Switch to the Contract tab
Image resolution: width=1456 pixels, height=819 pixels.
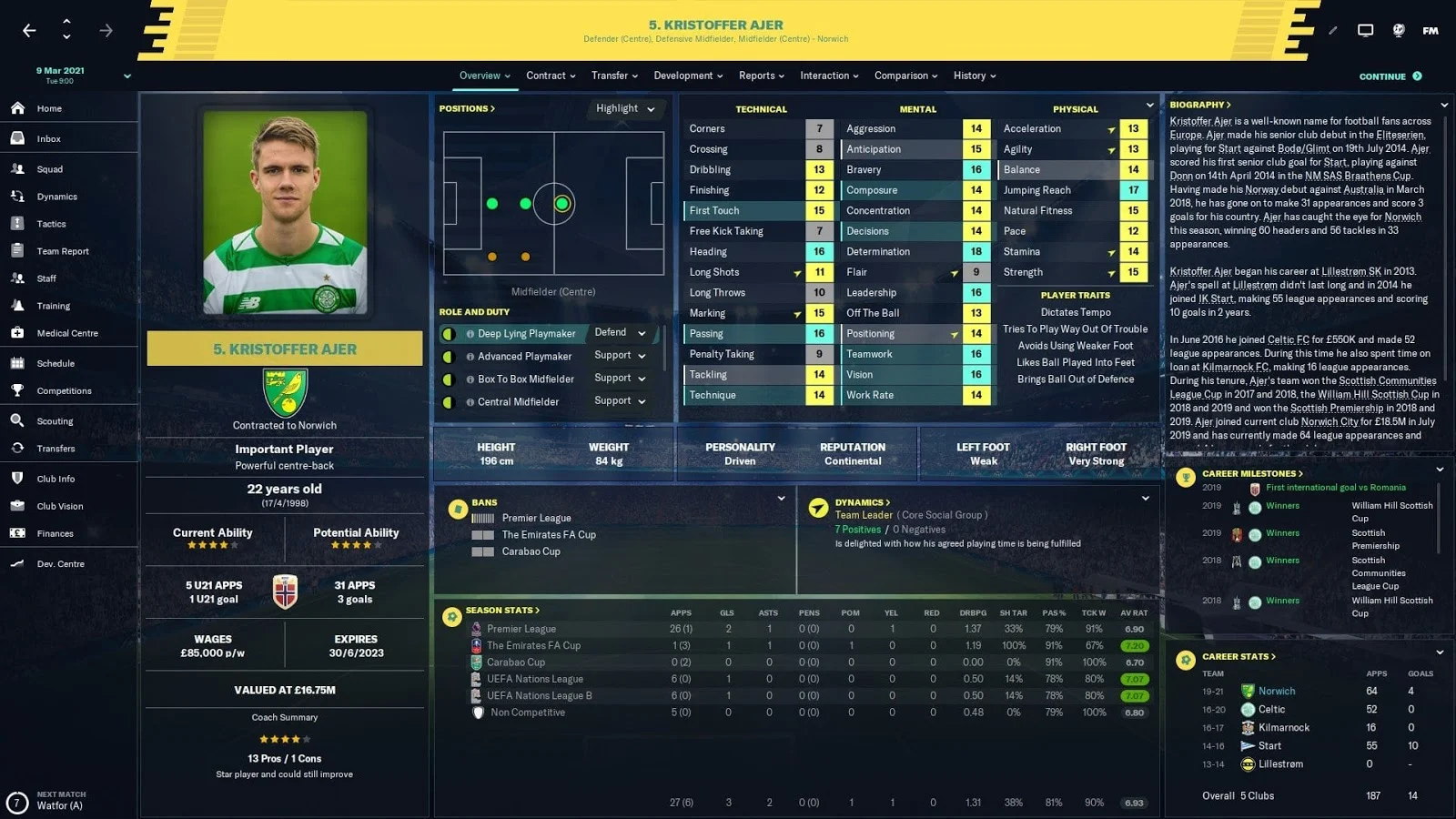point(546,76)
